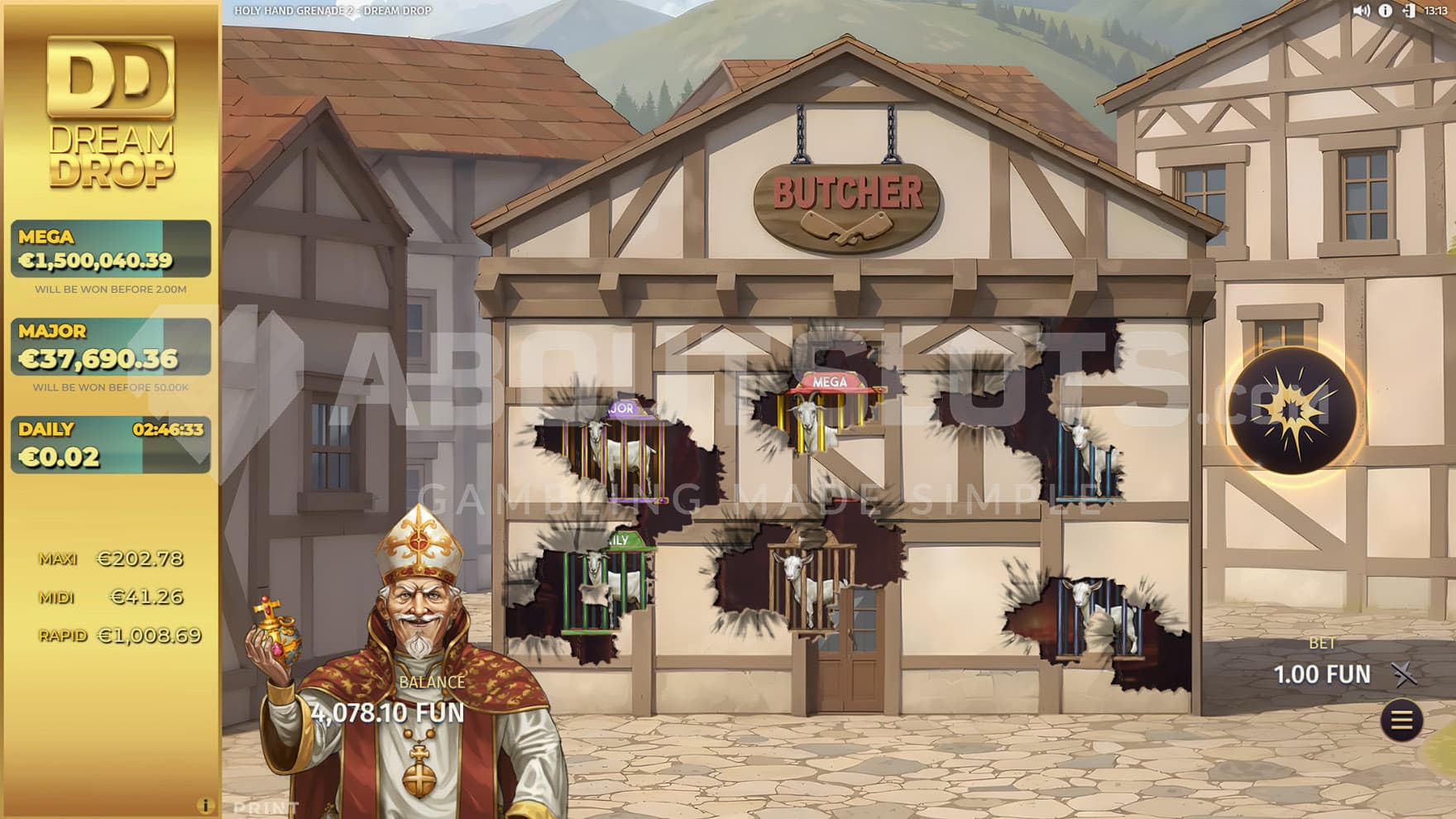The width and height of the screenshot is (1456, 819).
Task: Click the Dream Drop DD logo
Action: pyautogui.click(x=111, y=112)
